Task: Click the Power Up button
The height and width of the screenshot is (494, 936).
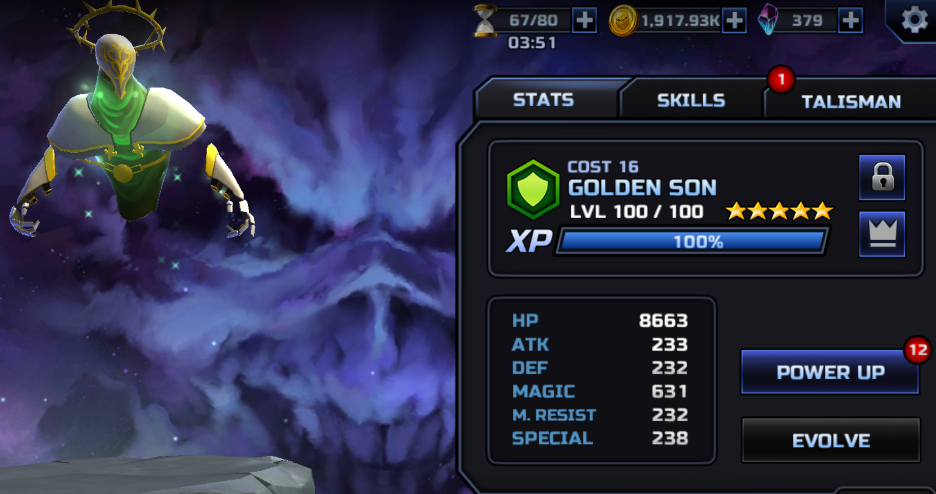Action: pos(830,372)
